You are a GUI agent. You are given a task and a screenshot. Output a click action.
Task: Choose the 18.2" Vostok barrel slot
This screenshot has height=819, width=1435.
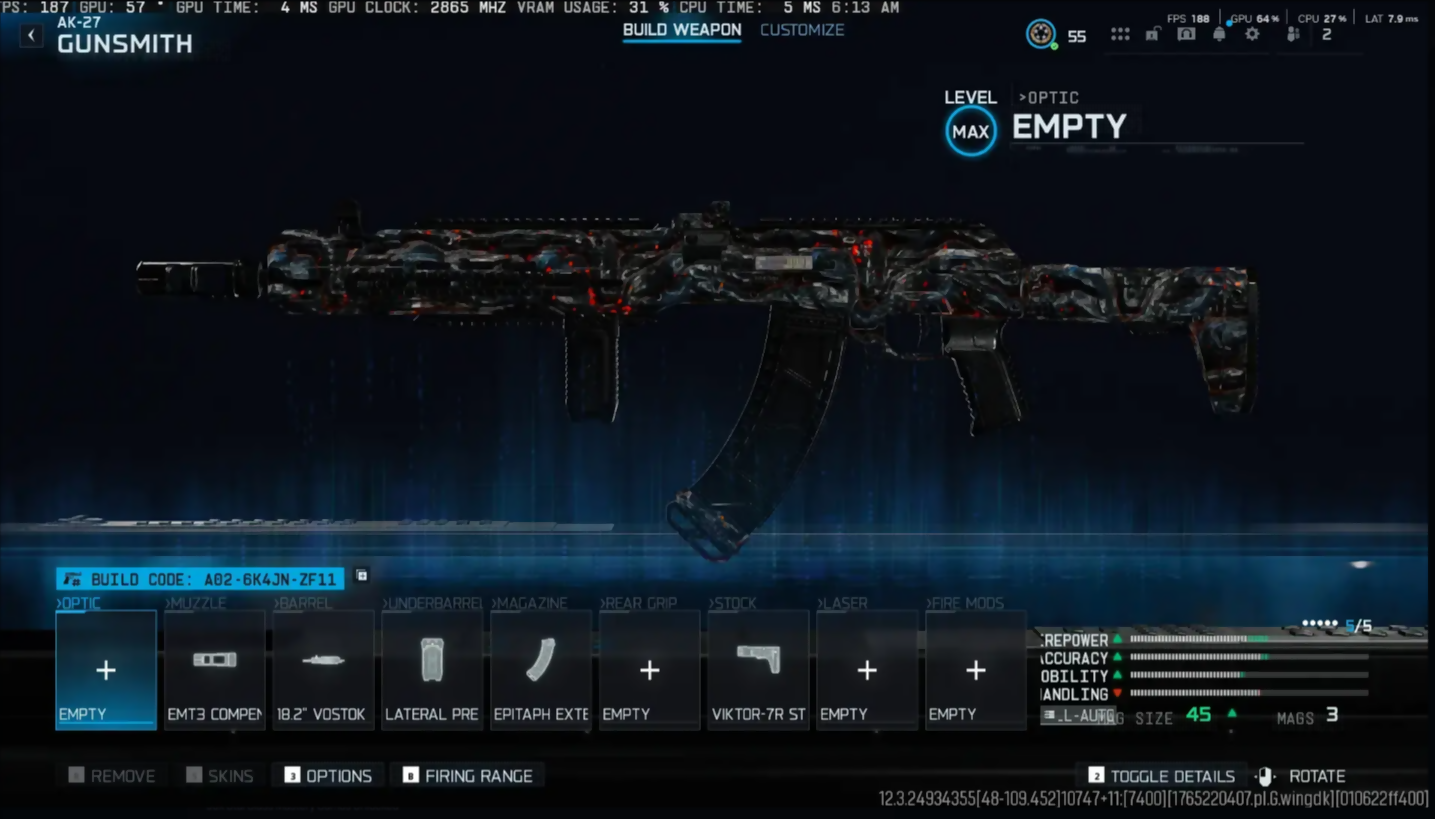tap(323, 670)
